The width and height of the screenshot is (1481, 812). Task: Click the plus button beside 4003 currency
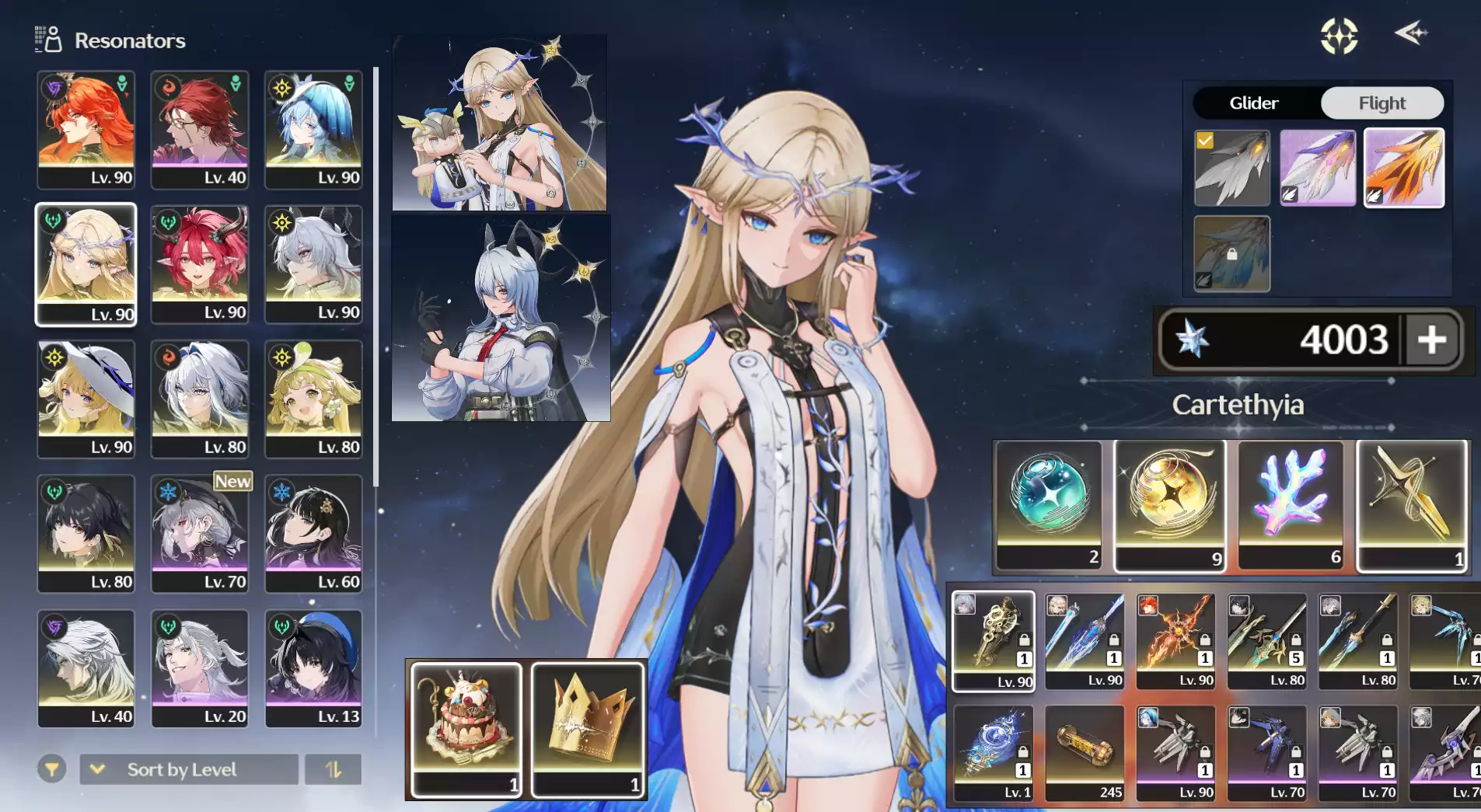coord(1431,340)
